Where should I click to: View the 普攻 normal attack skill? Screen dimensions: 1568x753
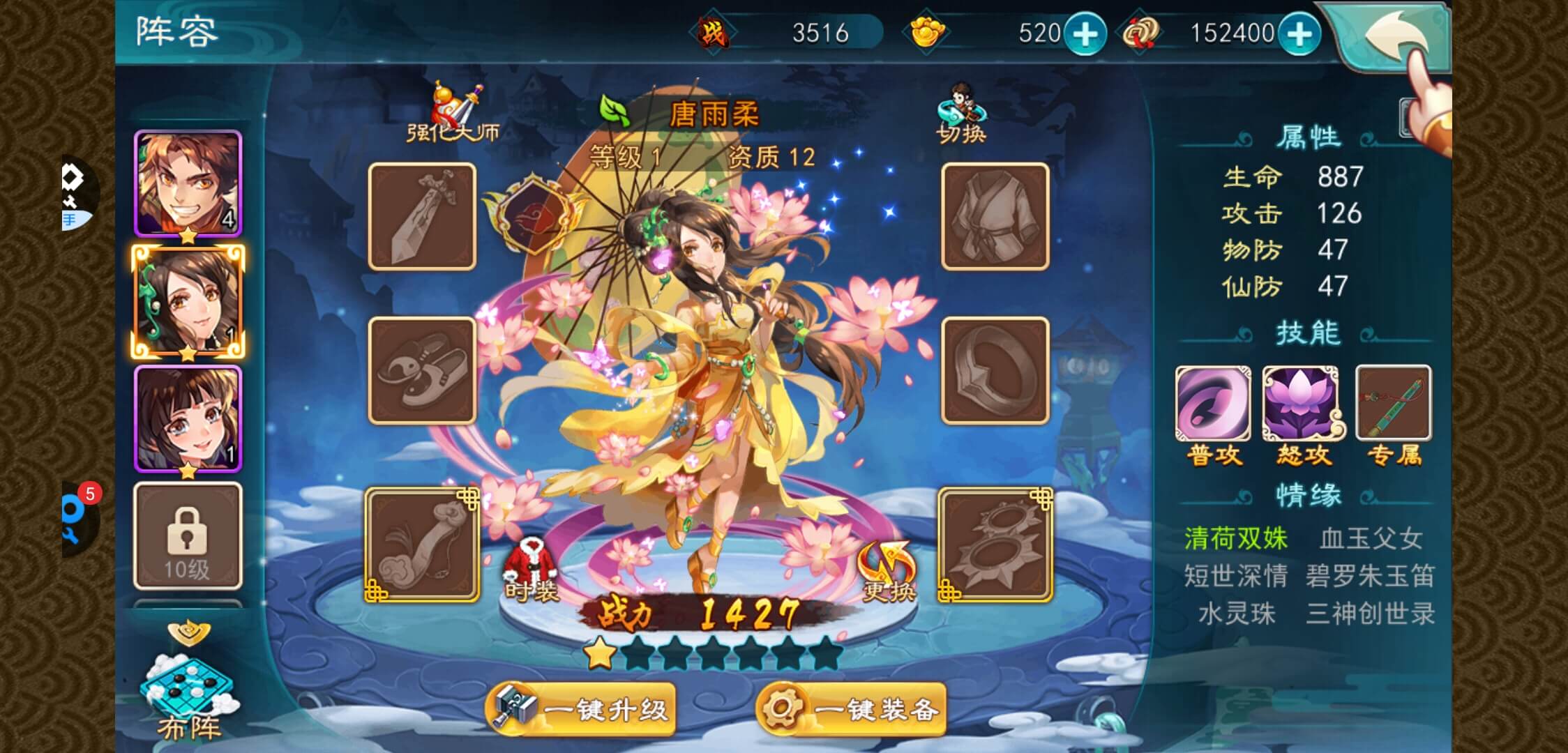point(1213,404)
